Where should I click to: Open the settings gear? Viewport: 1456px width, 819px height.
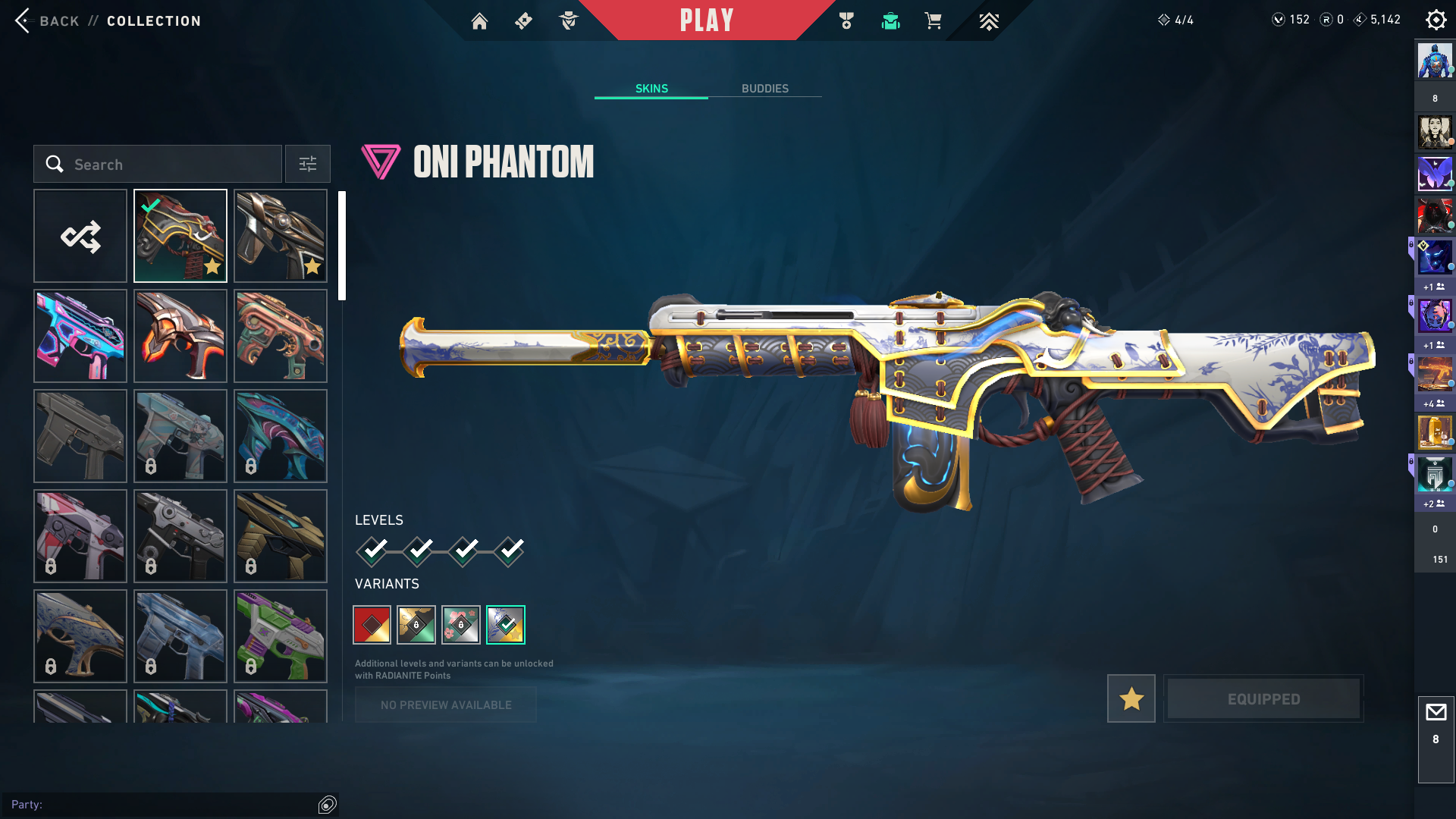(x=1436, y=20)
